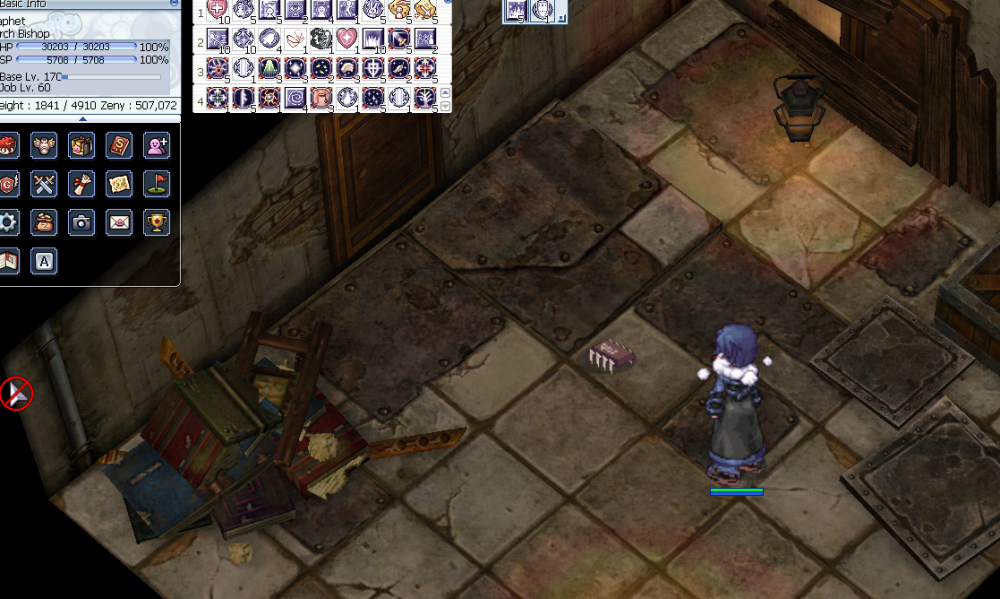
Task: Click the hotbar's grey down arrow button
Action: pos(446,105)
